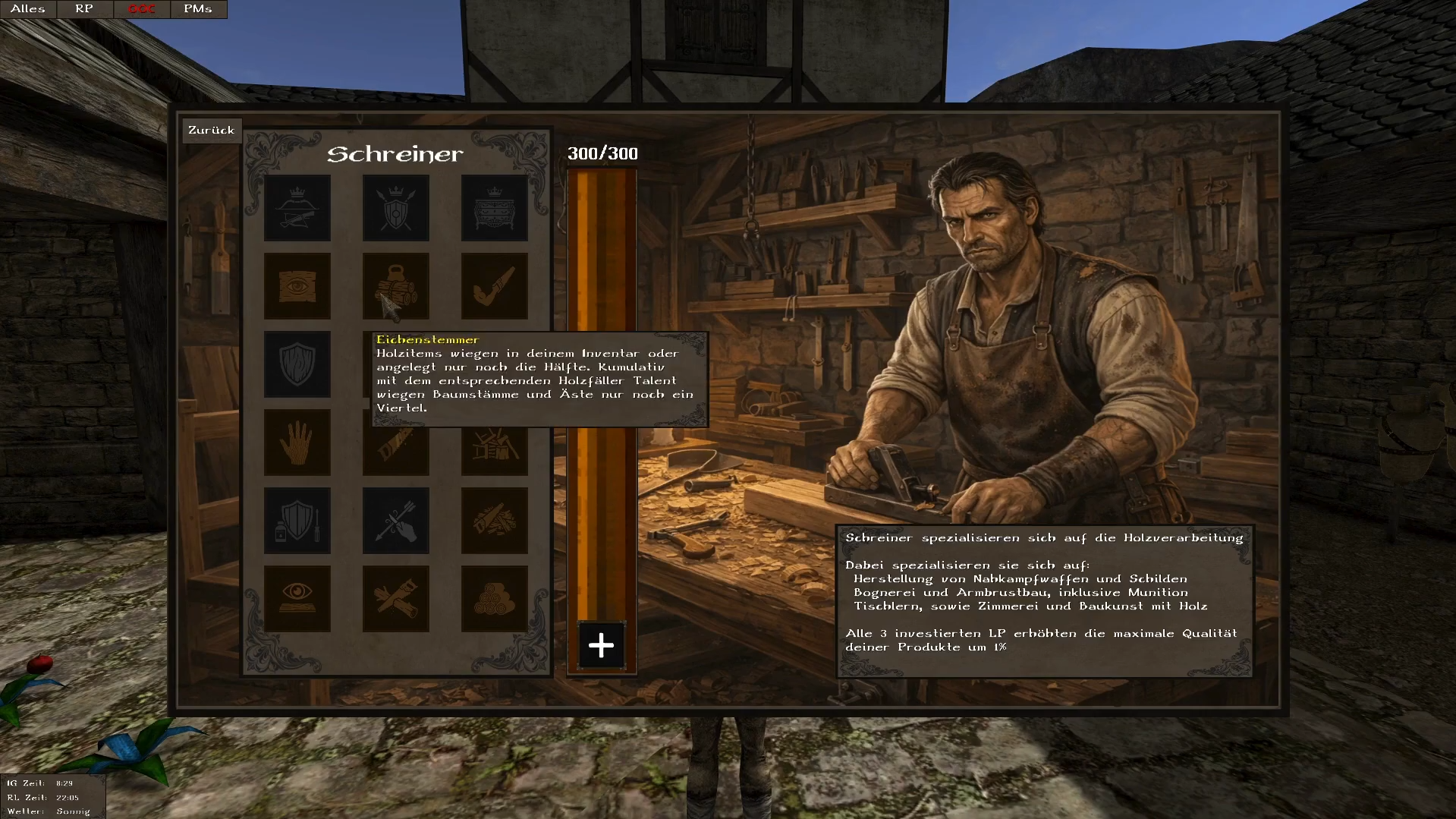1456x819 pixels.
Task: Select the saw and wood chips talent
Action: [x=495, y=521]
